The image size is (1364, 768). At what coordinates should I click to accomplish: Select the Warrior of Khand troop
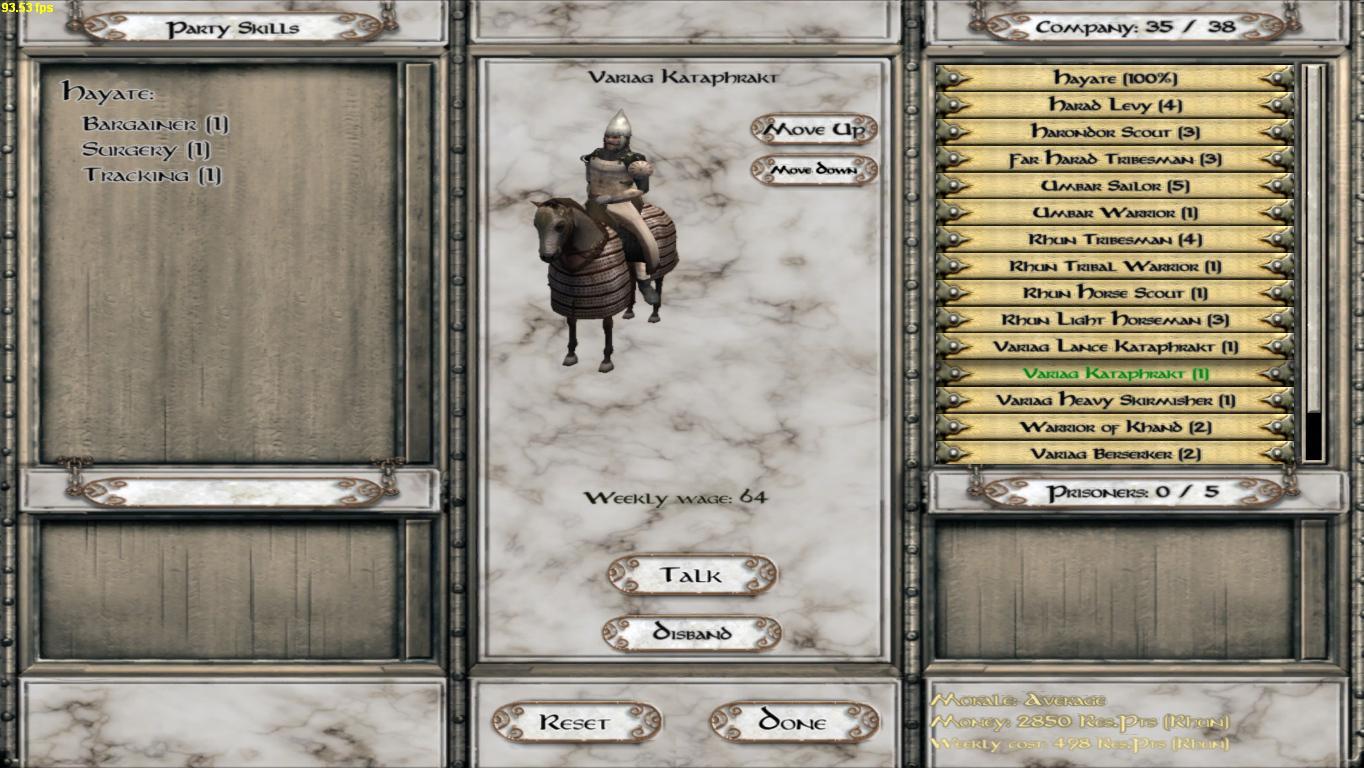(1115, 427)
